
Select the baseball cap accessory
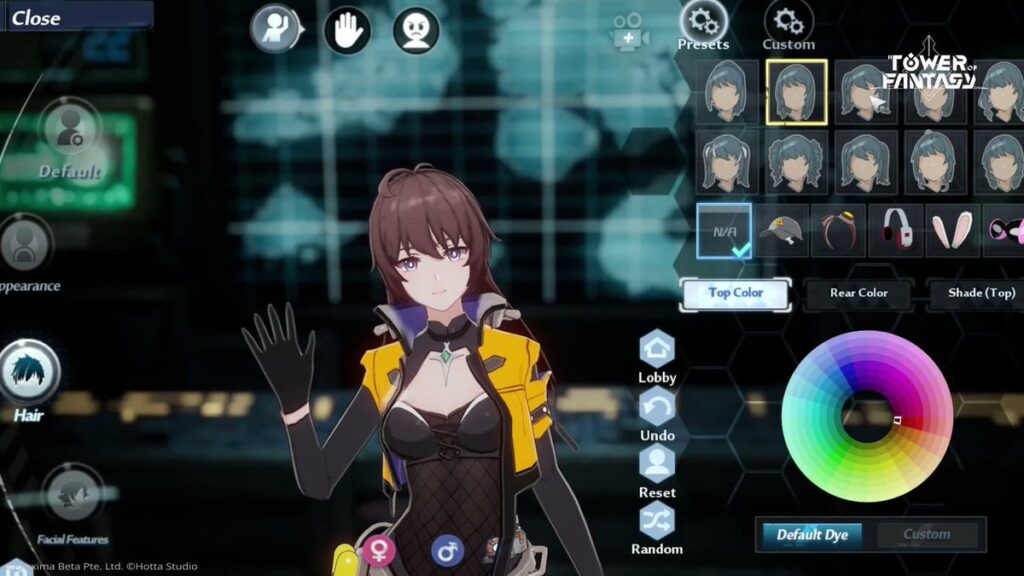[781, 231]
